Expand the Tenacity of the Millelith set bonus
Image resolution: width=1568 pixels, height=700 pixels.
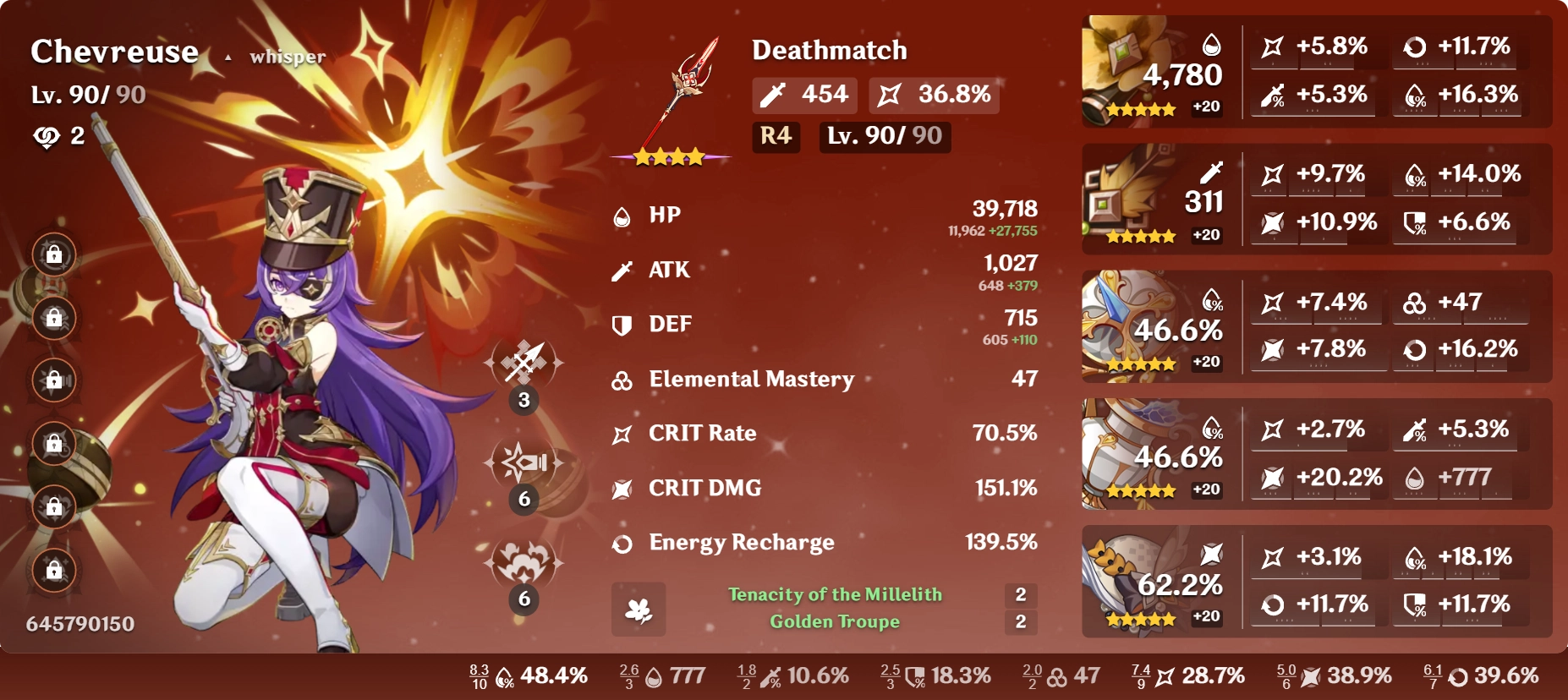coord(837,595)
